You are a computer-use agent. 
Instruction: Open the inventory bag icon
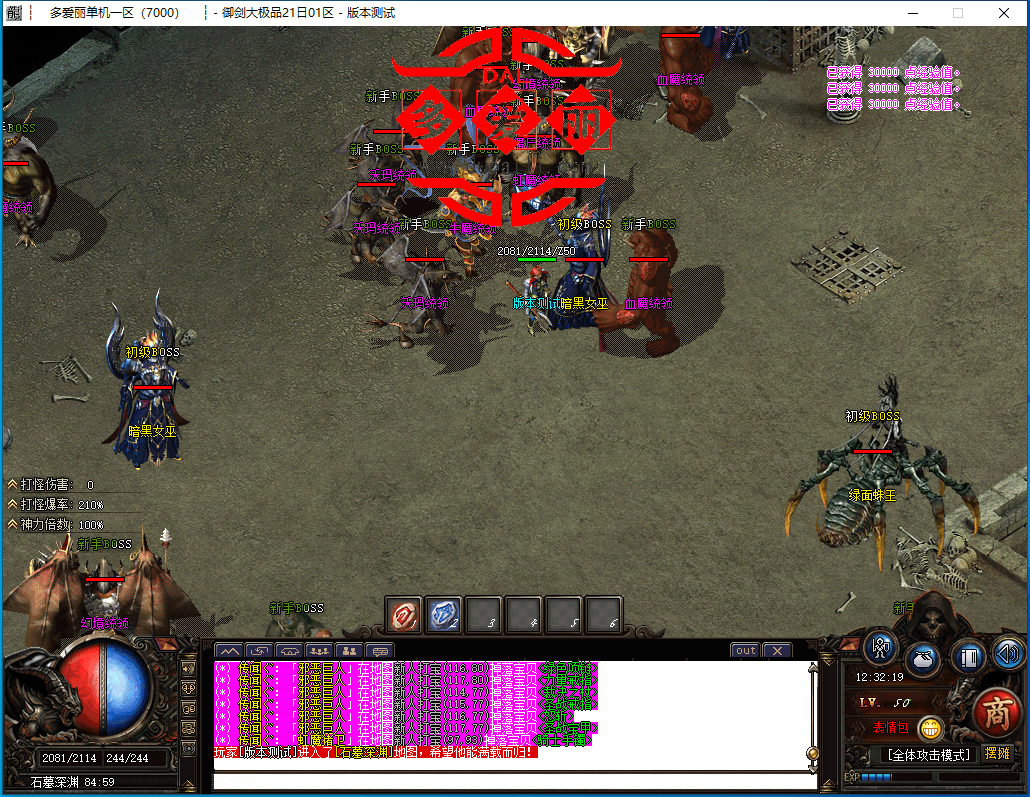pos(922,660)
